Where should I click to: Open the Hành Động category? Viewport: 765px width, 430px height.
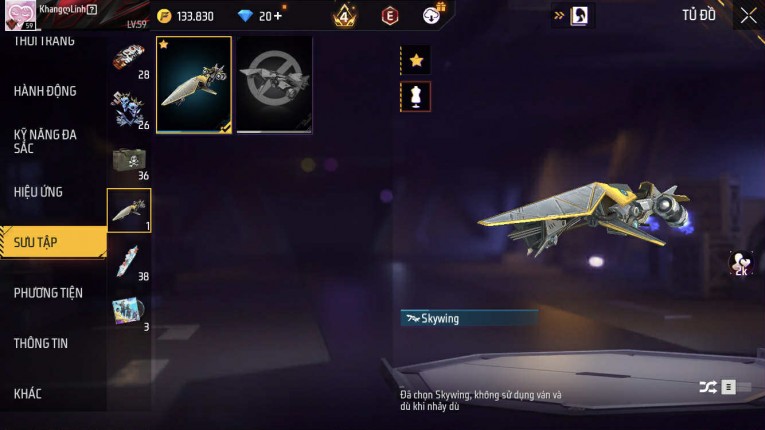pos(45,91)
